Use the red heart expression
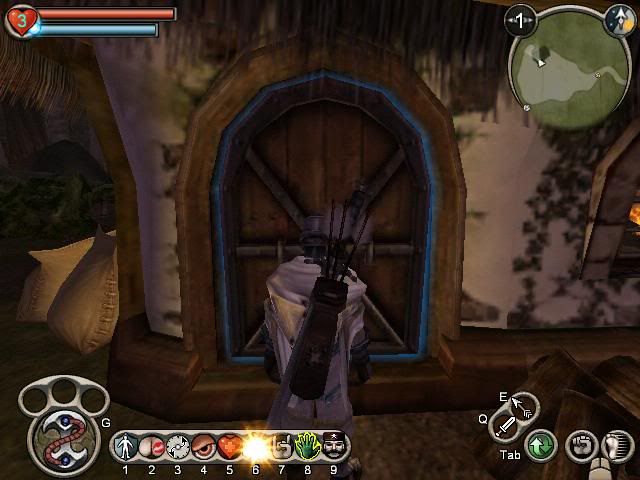Screen dimensions: 640x480 [229, 445]
